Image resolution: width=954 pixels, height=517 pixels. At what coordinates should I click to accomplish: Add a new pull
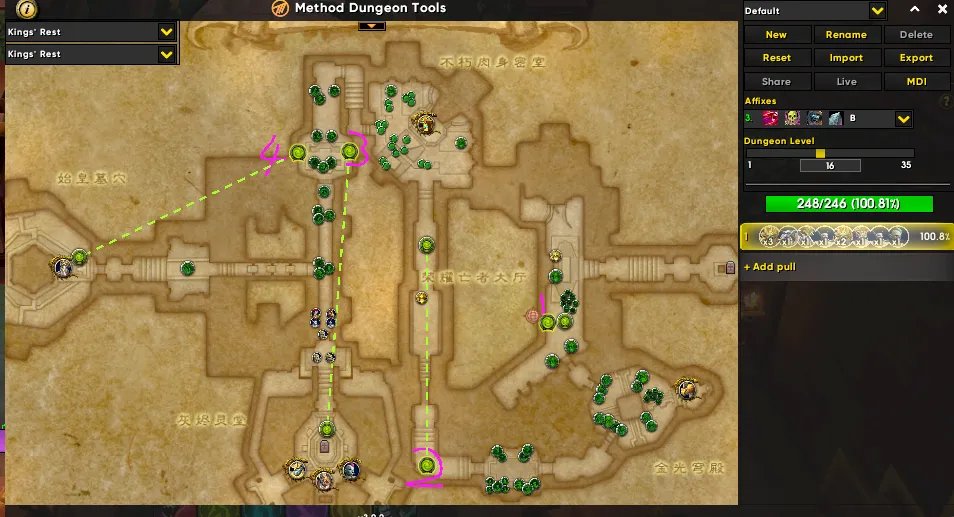coord(771,267)
